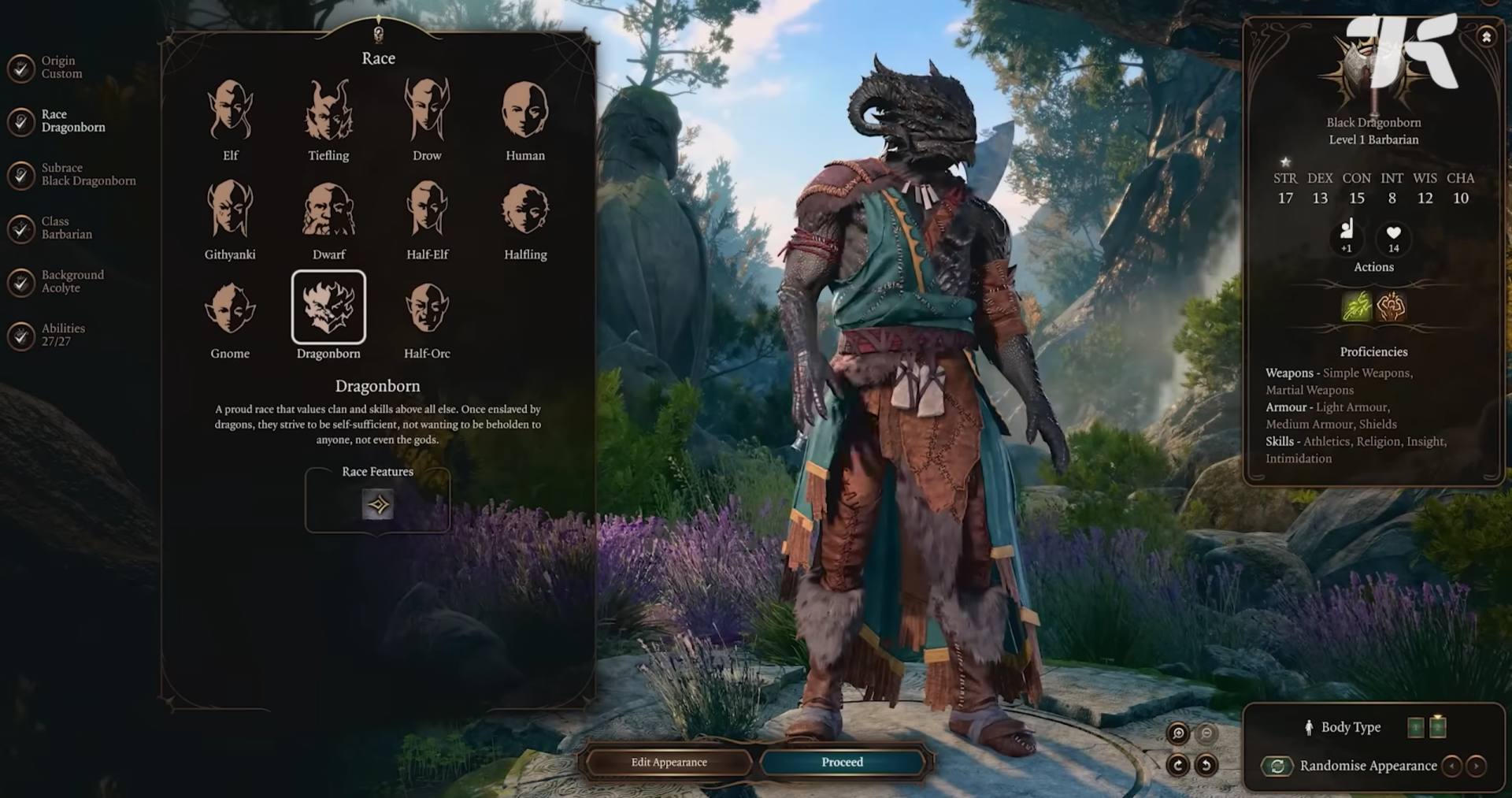The image size is (1512, 798).
Task: Select the Gnome race portrait
Action: pyautogui.click(x=230, y=309)
